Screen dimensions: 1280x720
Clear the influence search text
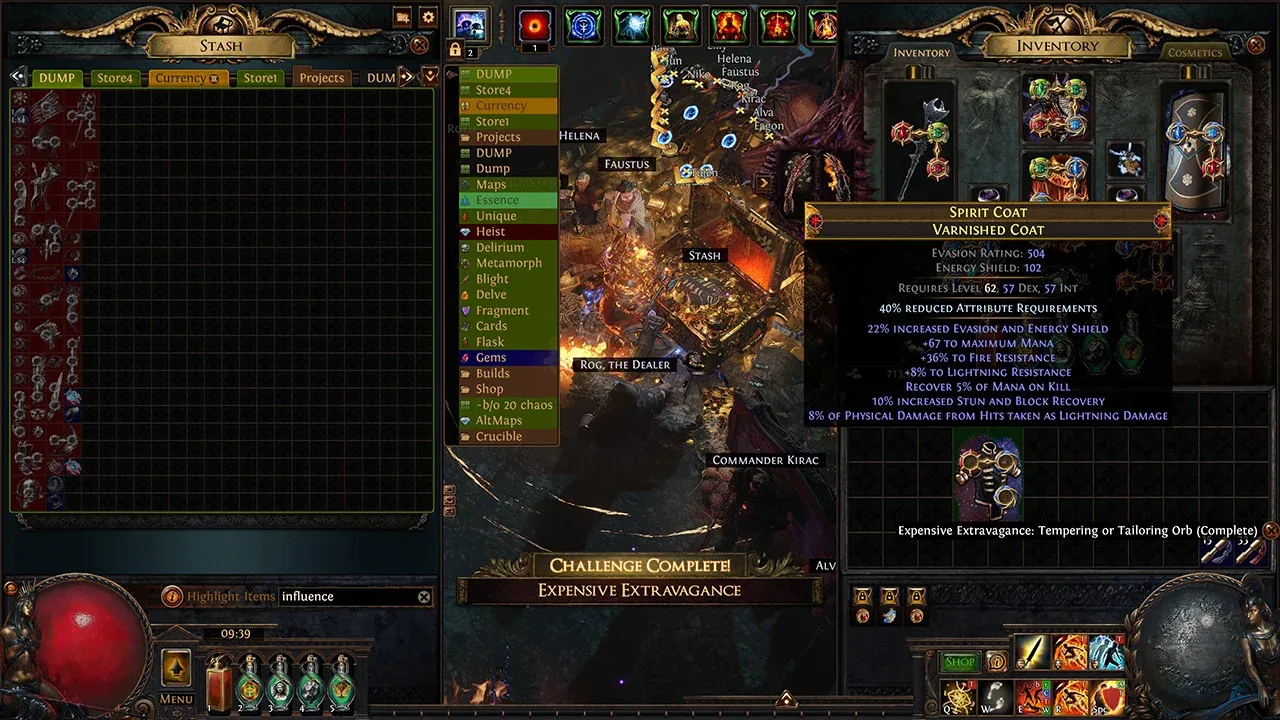coord(424,597)
